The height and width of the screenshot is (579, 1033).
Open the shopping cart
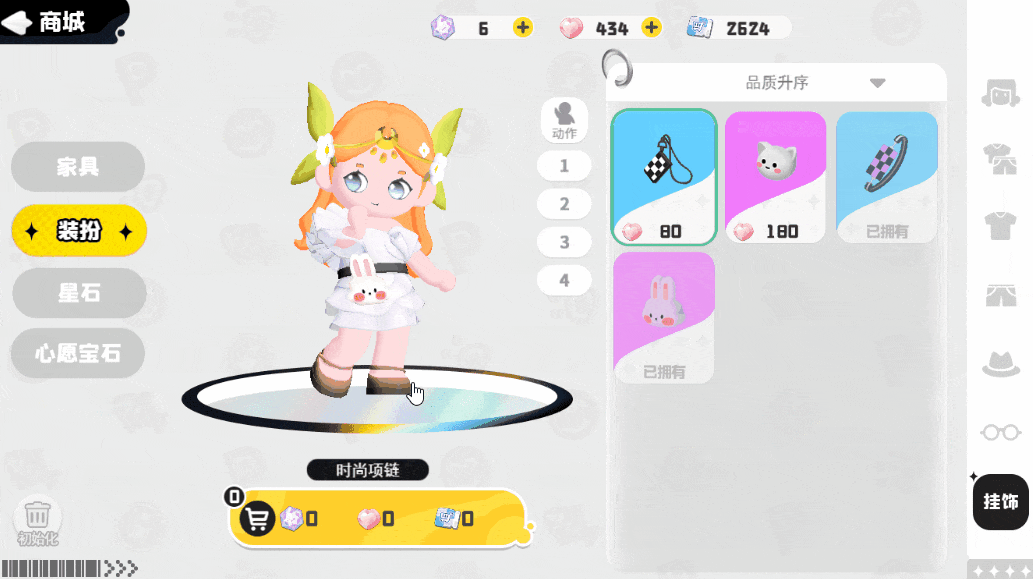[x=258, y=519]
